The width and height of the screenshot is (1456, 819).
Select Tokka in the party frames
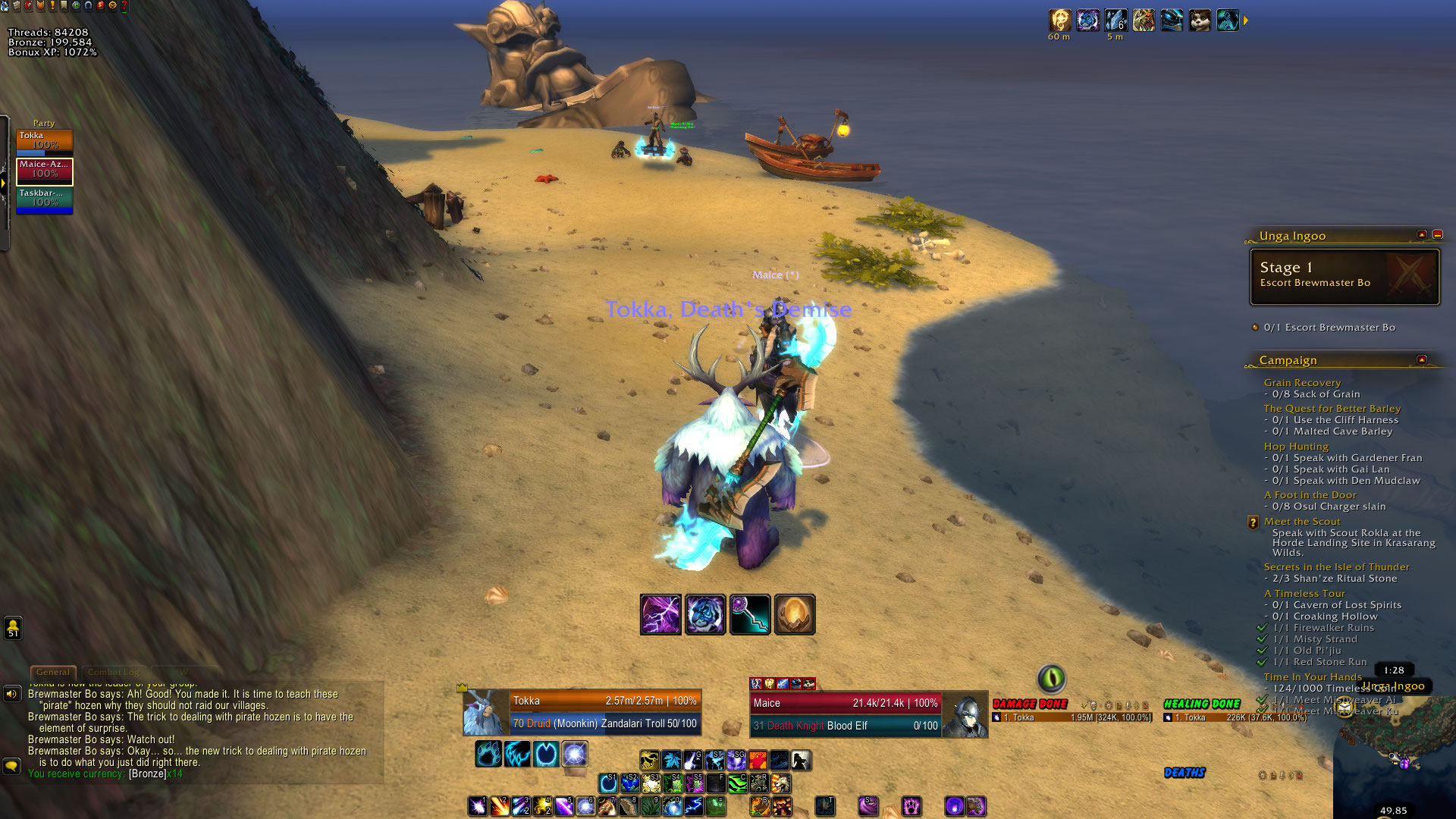[45, 141]
